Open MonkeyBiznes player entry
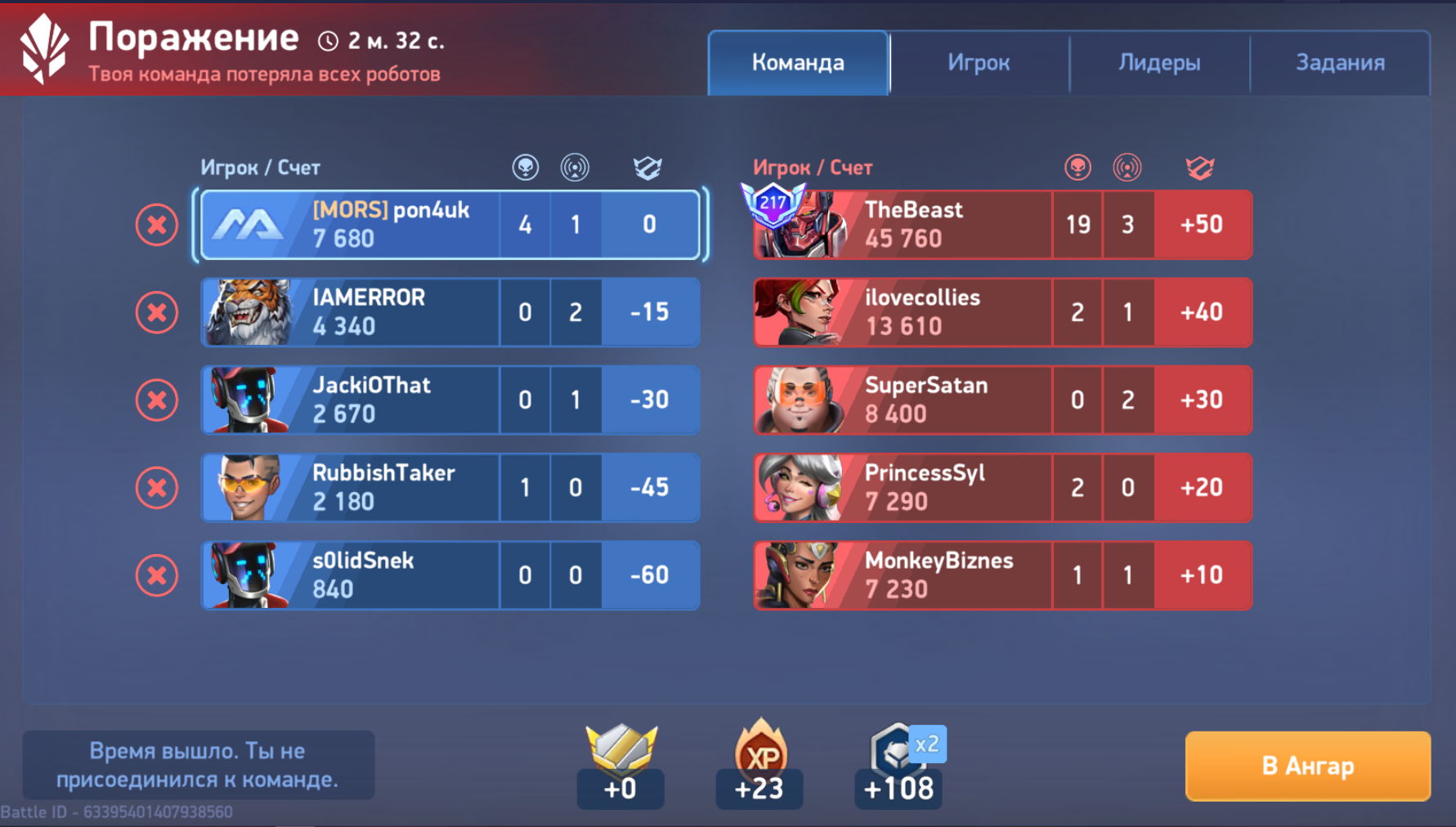Image resolution: width=1456 pixels, height=827 pixels. tap(1002, 575)
